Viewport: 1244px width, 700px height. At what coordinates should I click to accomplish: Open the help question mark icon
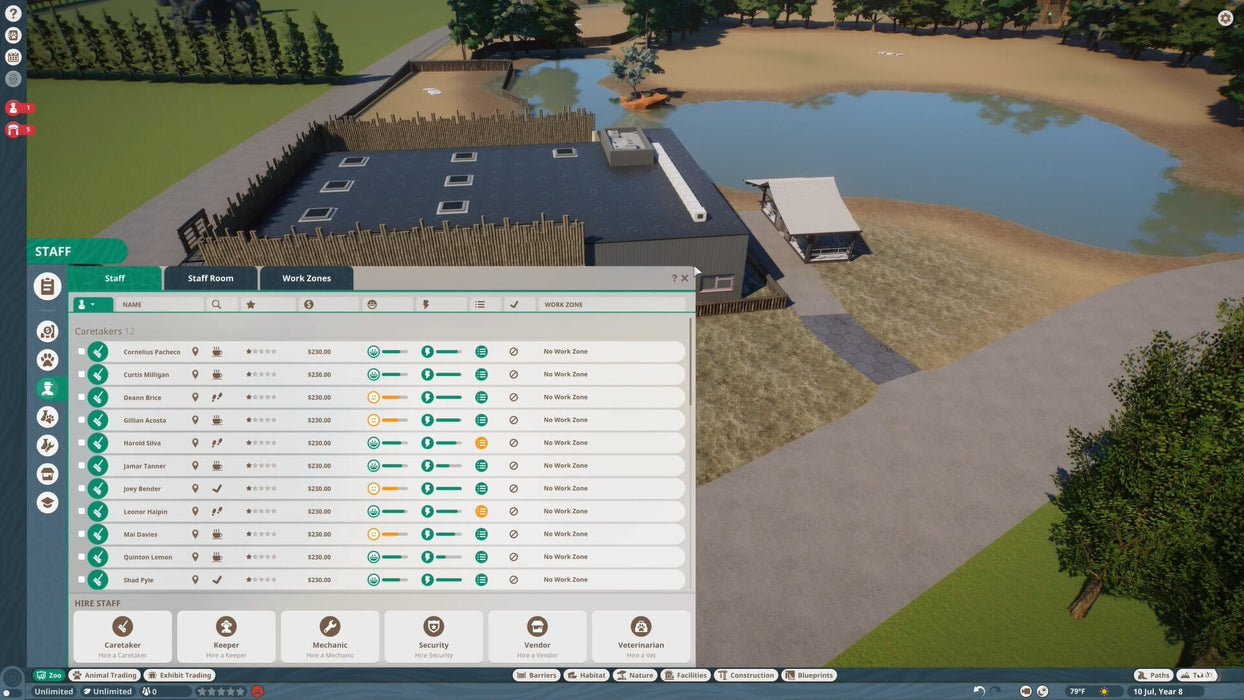coord(13,14)
